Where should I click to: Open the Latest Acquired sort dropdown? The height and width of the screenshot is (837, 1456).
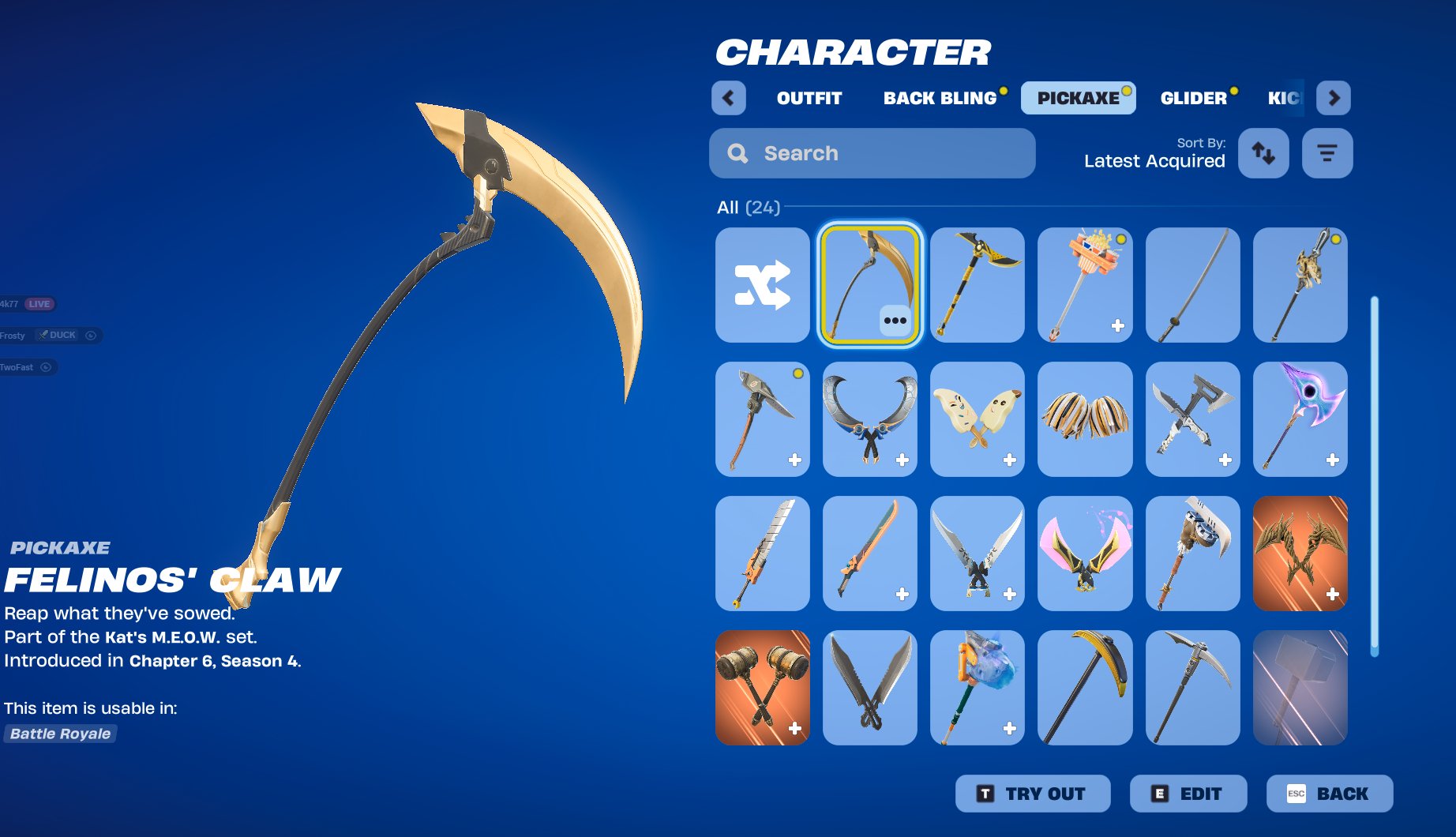1154,161
